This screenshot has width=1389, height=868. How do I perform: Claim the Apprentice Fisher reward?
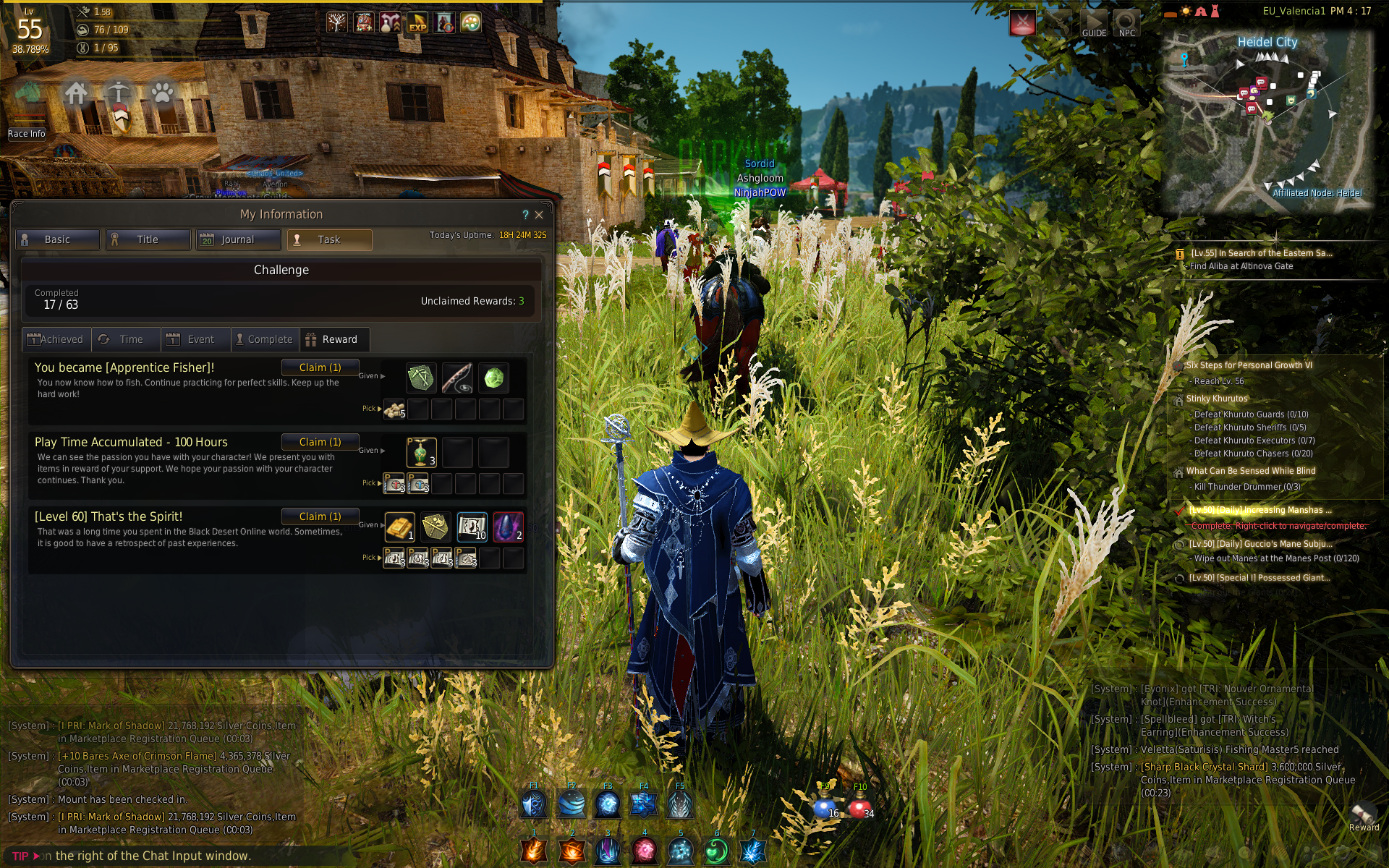click(x=320, y=367)
